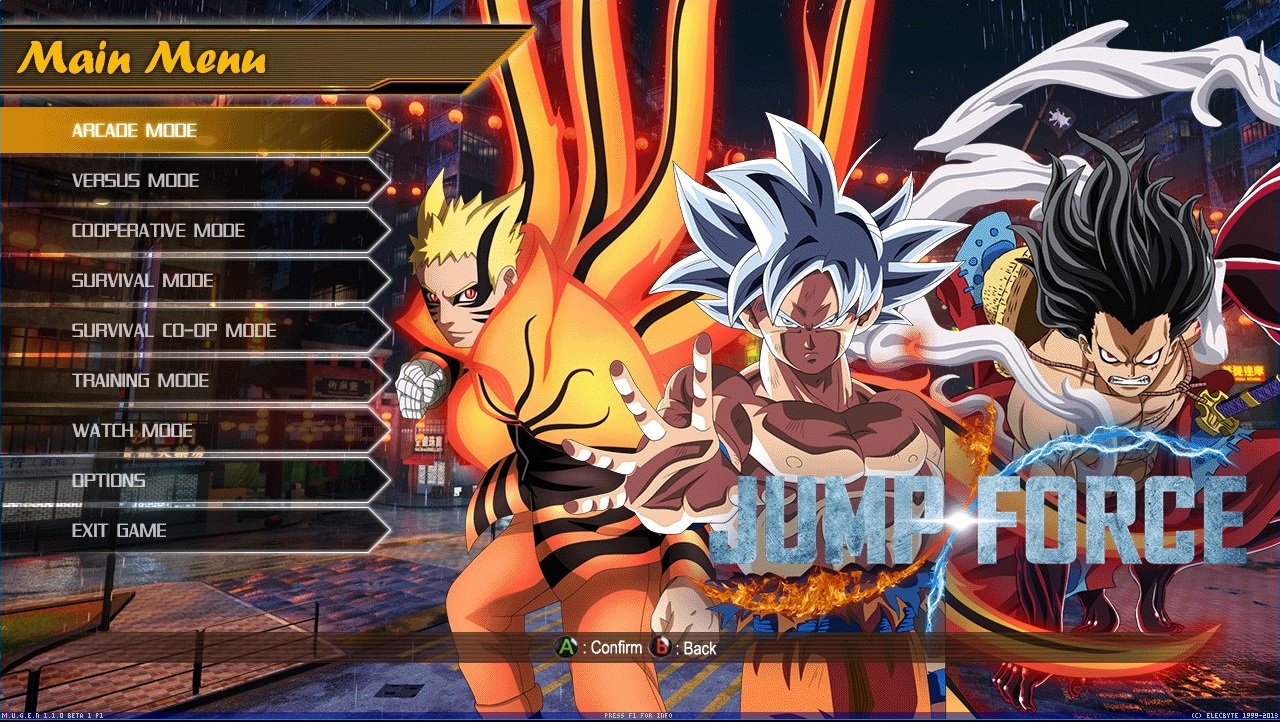Select Exit Game
Screen dimensions: 1280x722
pyautogui.click(x=120, y=530)
